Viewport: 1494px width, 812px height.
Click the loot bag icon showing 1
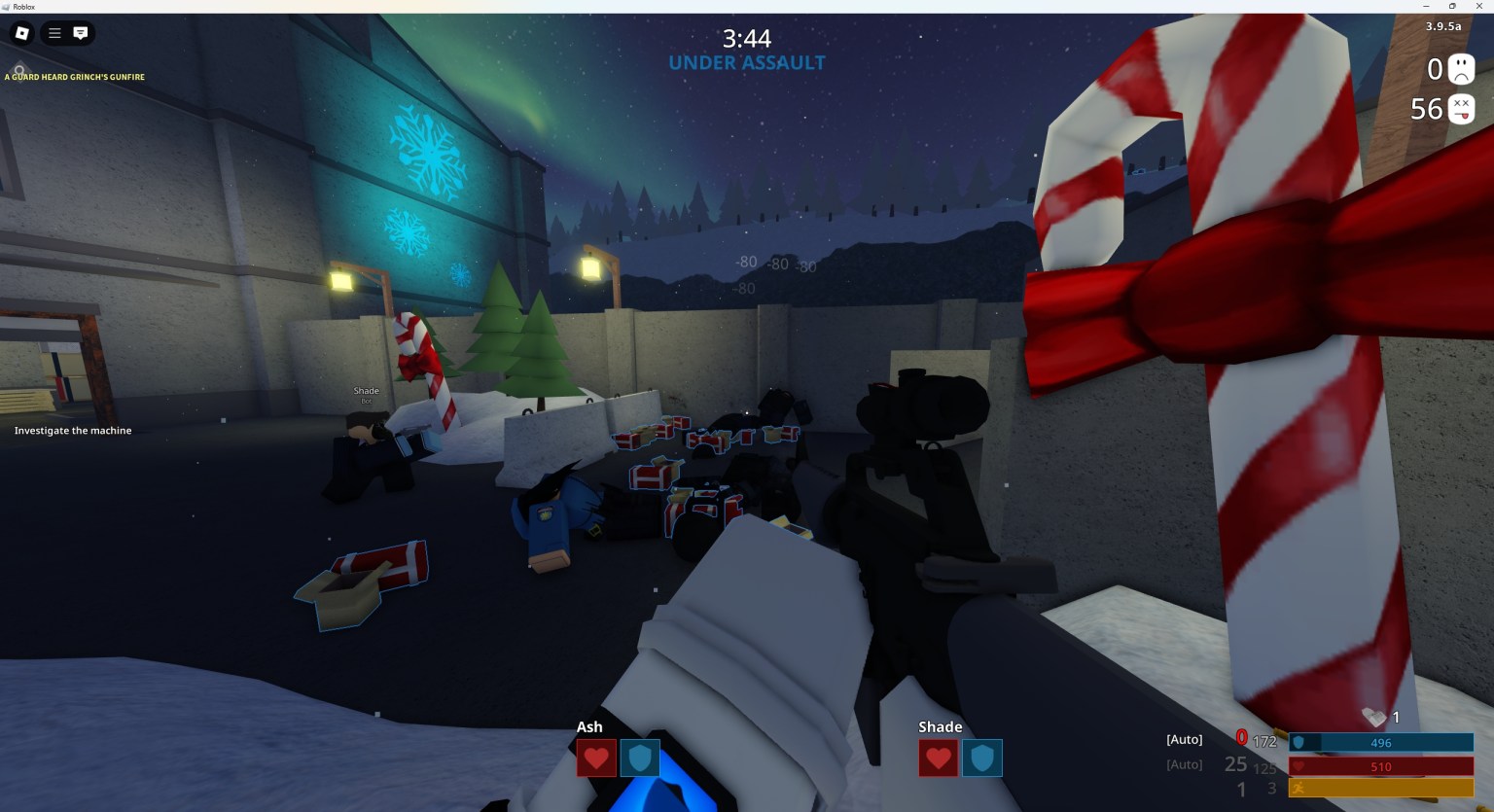click(x=1374, y=718)
